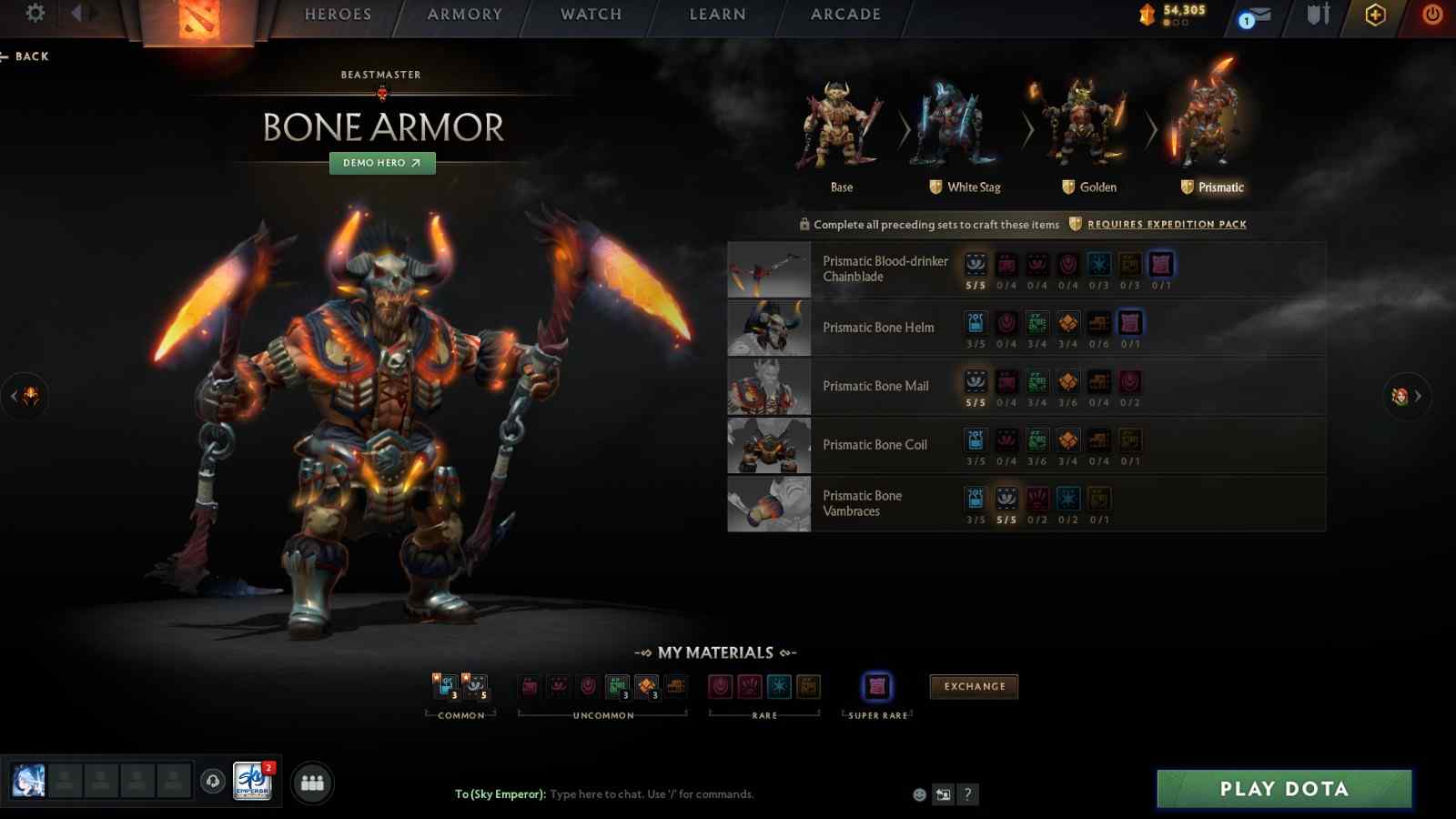The image size is (1456, 819).
Task: Select the Super Rare material scroll icon
Action: tap(875, 688)
